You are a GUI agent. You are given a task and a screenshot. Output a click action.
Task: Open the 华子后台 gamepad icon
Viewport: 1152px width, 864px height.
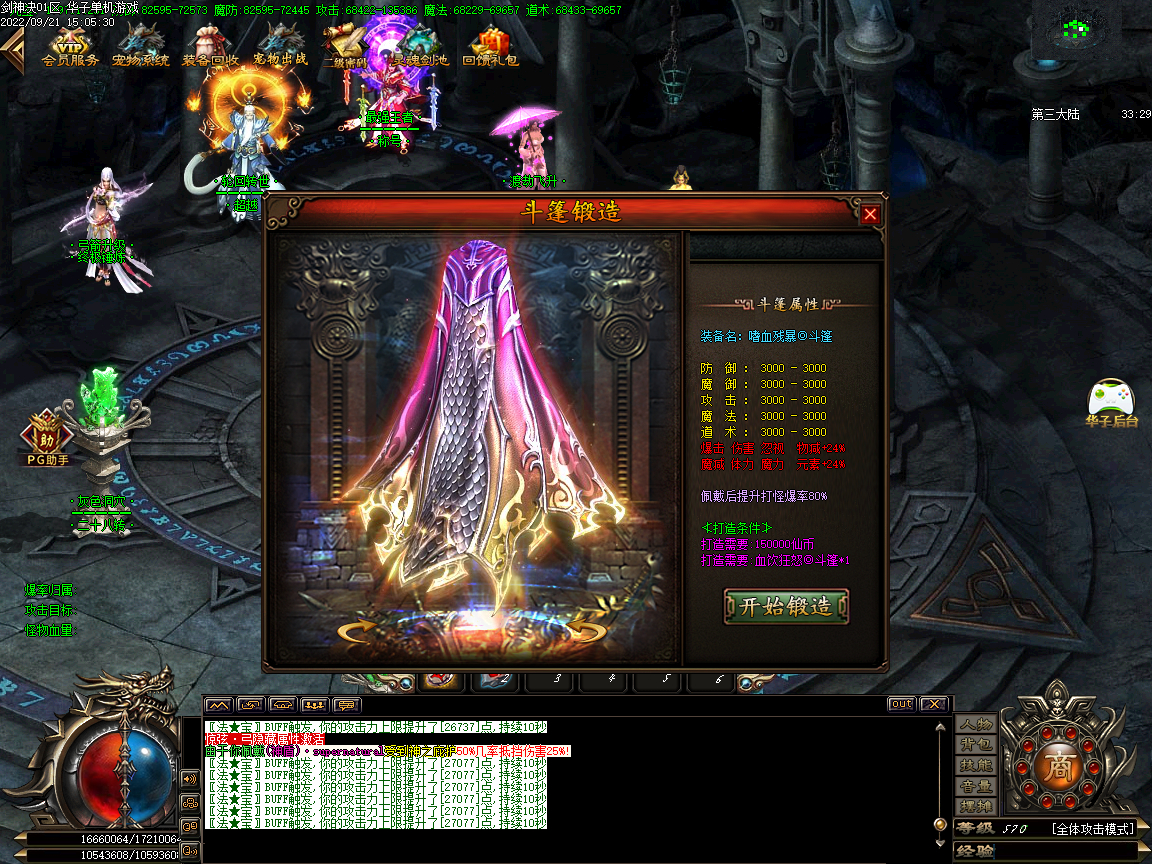click(1112, 400)
